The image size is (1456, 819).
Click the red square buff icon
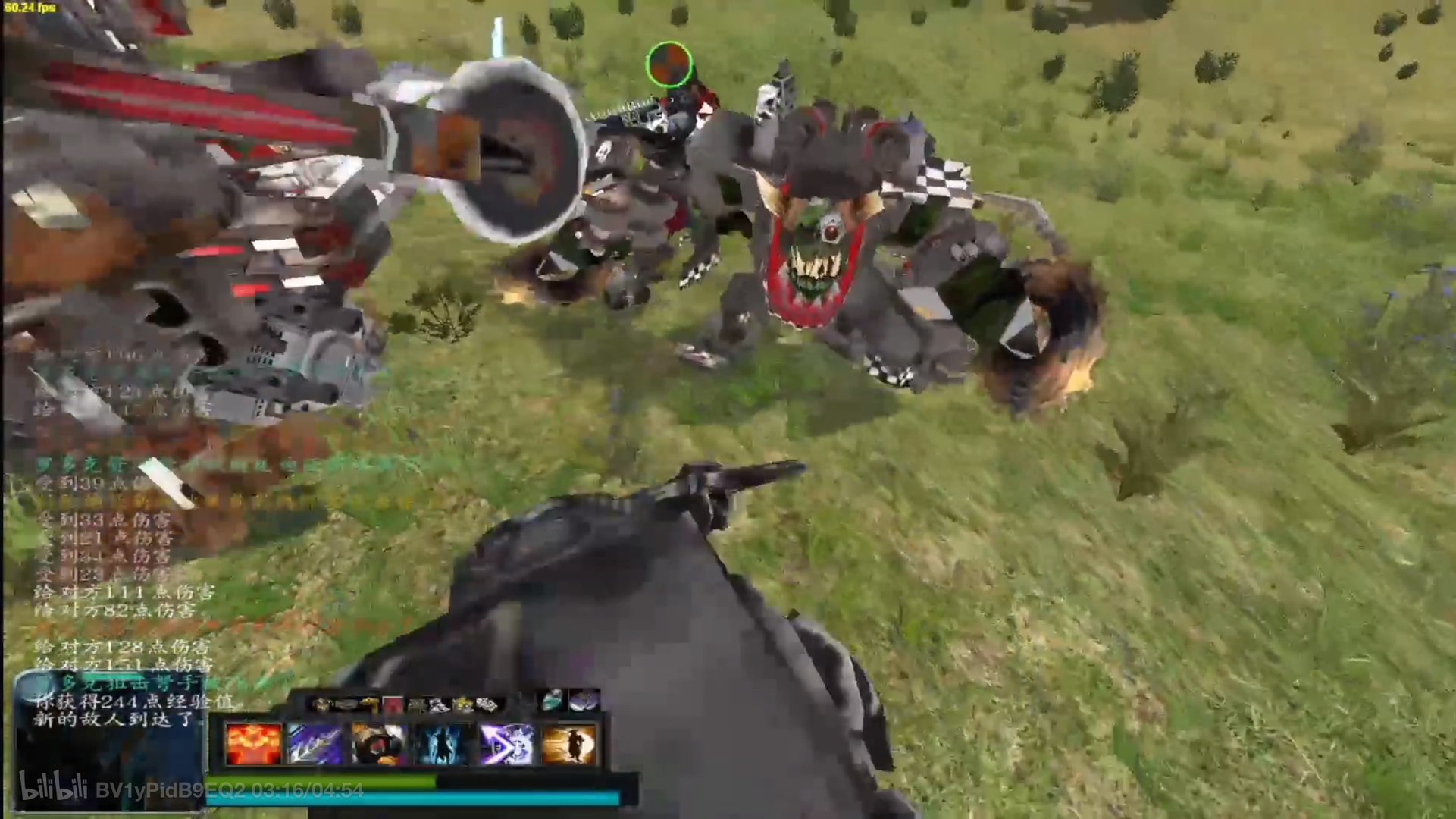tap(393, 705)
